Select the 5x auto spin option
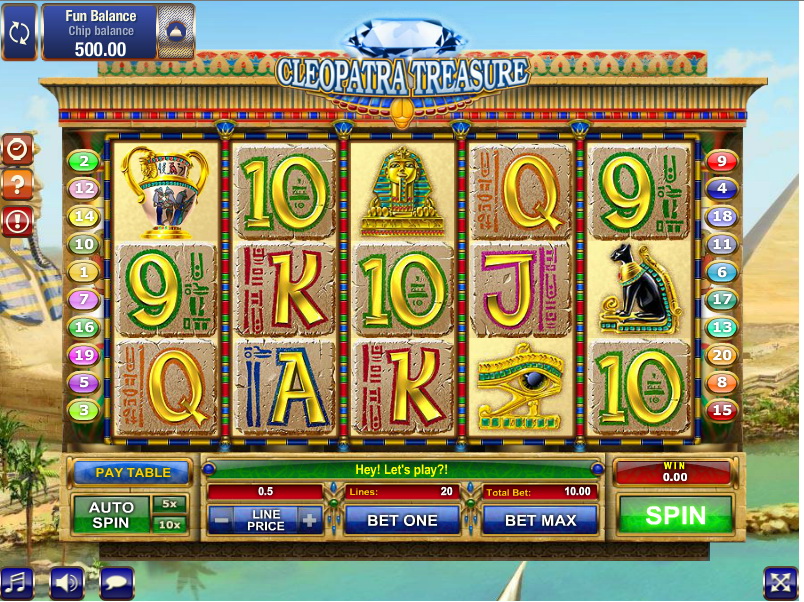 tap(169, 503)
